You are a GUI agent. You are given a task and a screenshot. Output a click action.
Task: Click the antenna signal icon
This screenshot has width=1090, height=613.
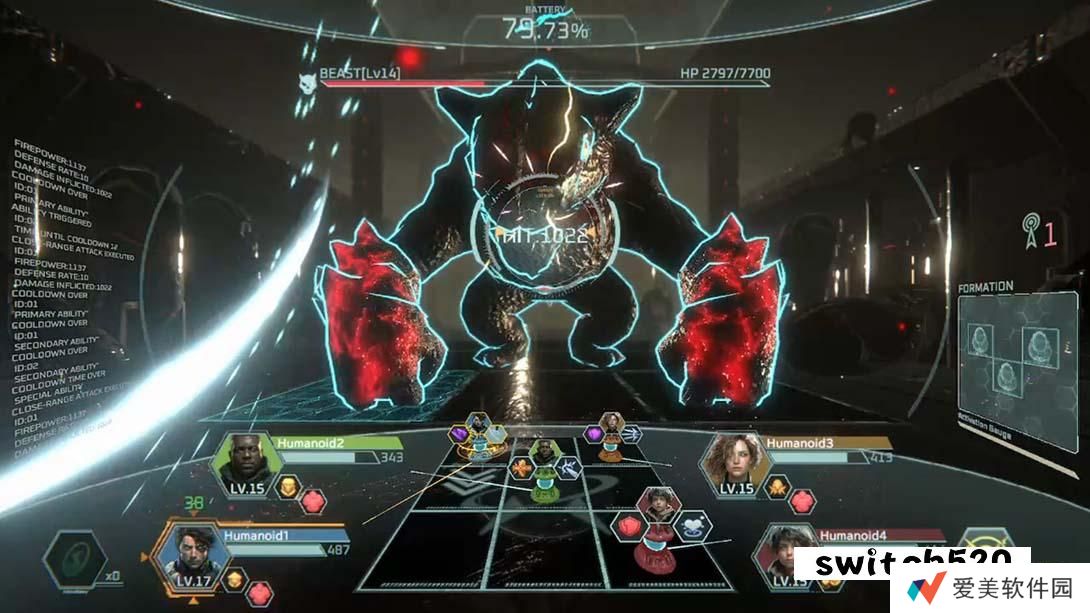[1026, 232]
